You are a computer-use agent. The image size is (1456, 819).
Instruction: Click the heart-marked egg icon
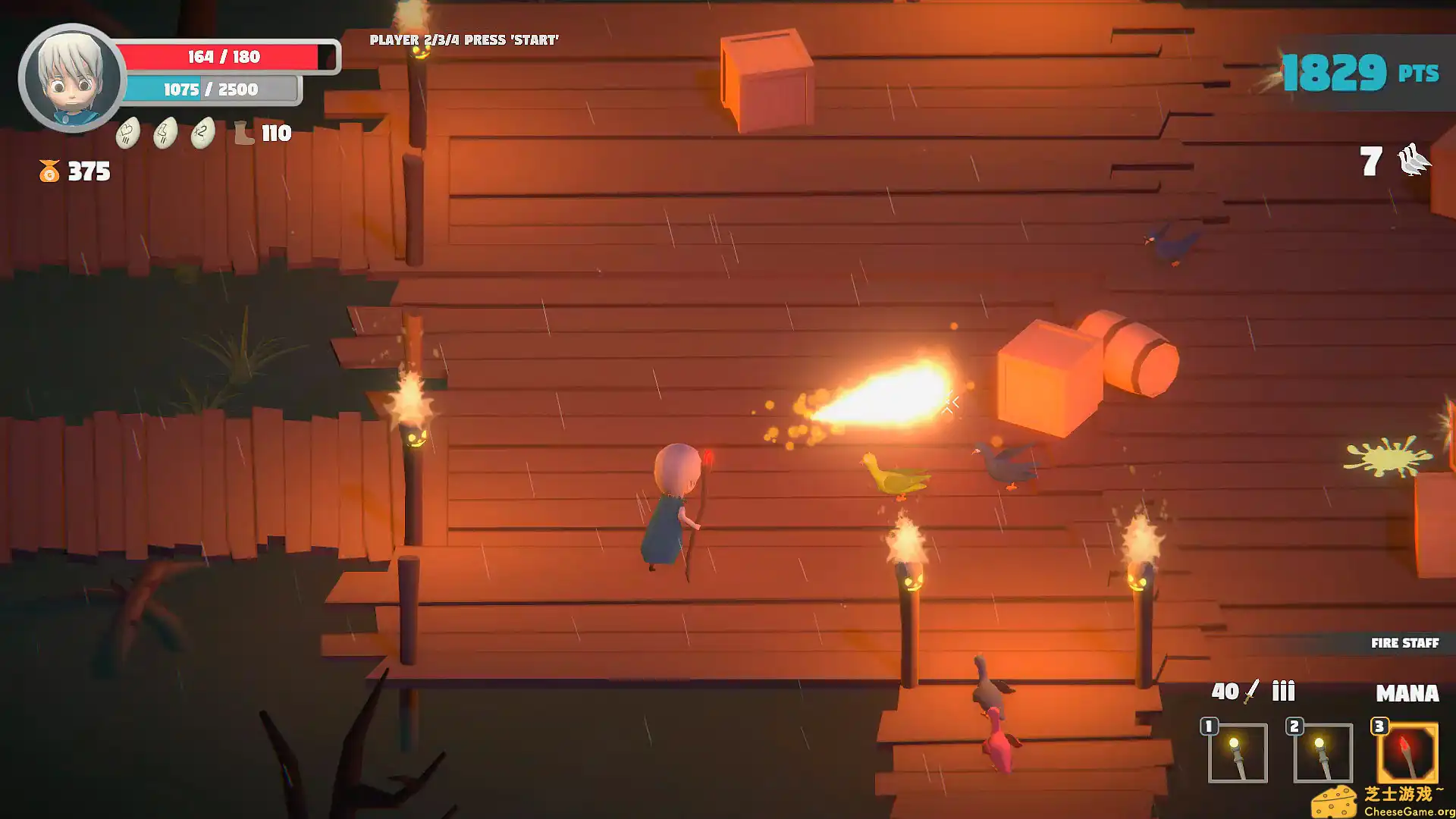click(x=127, y=133)
